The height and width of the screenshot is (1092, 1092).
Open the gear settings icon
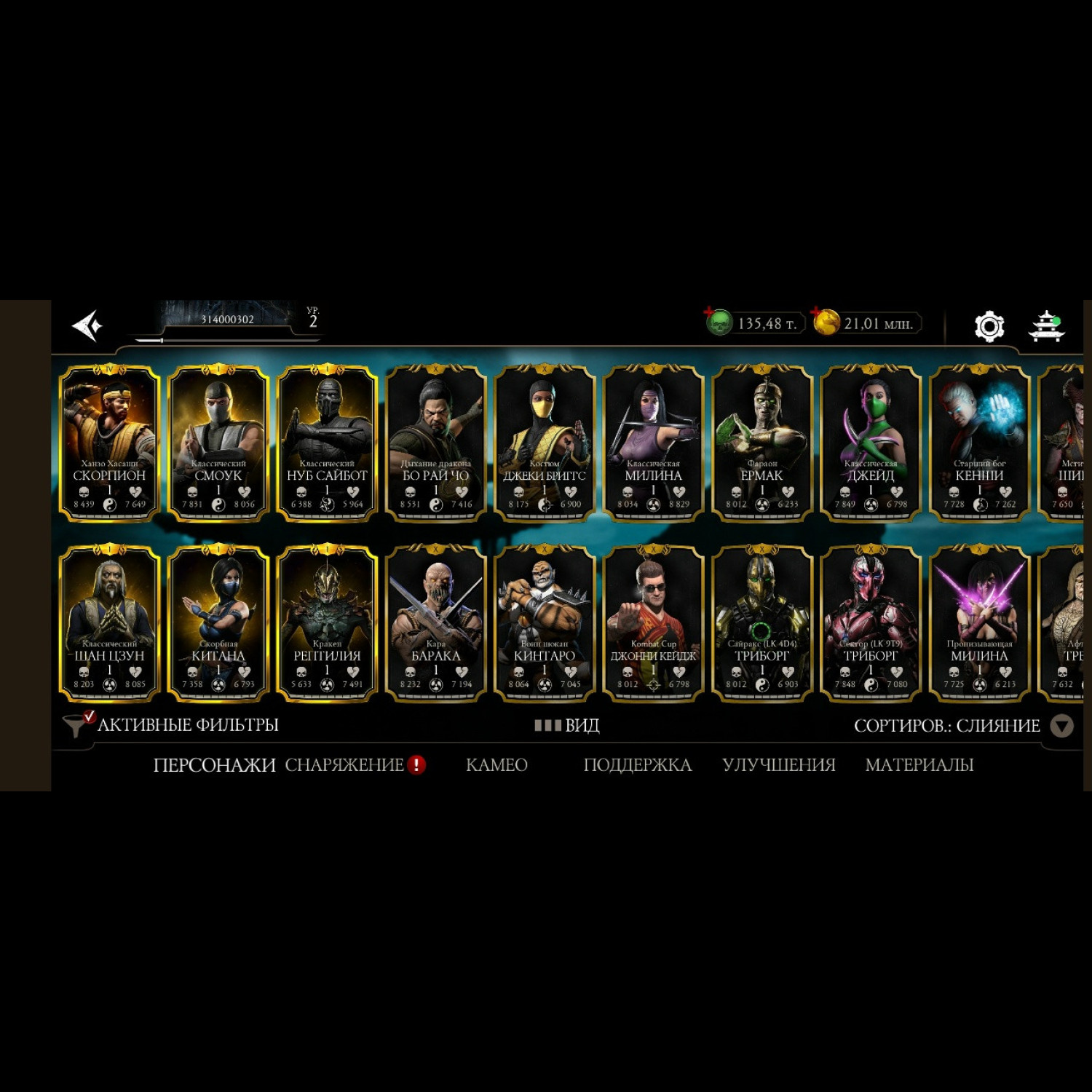989,325
